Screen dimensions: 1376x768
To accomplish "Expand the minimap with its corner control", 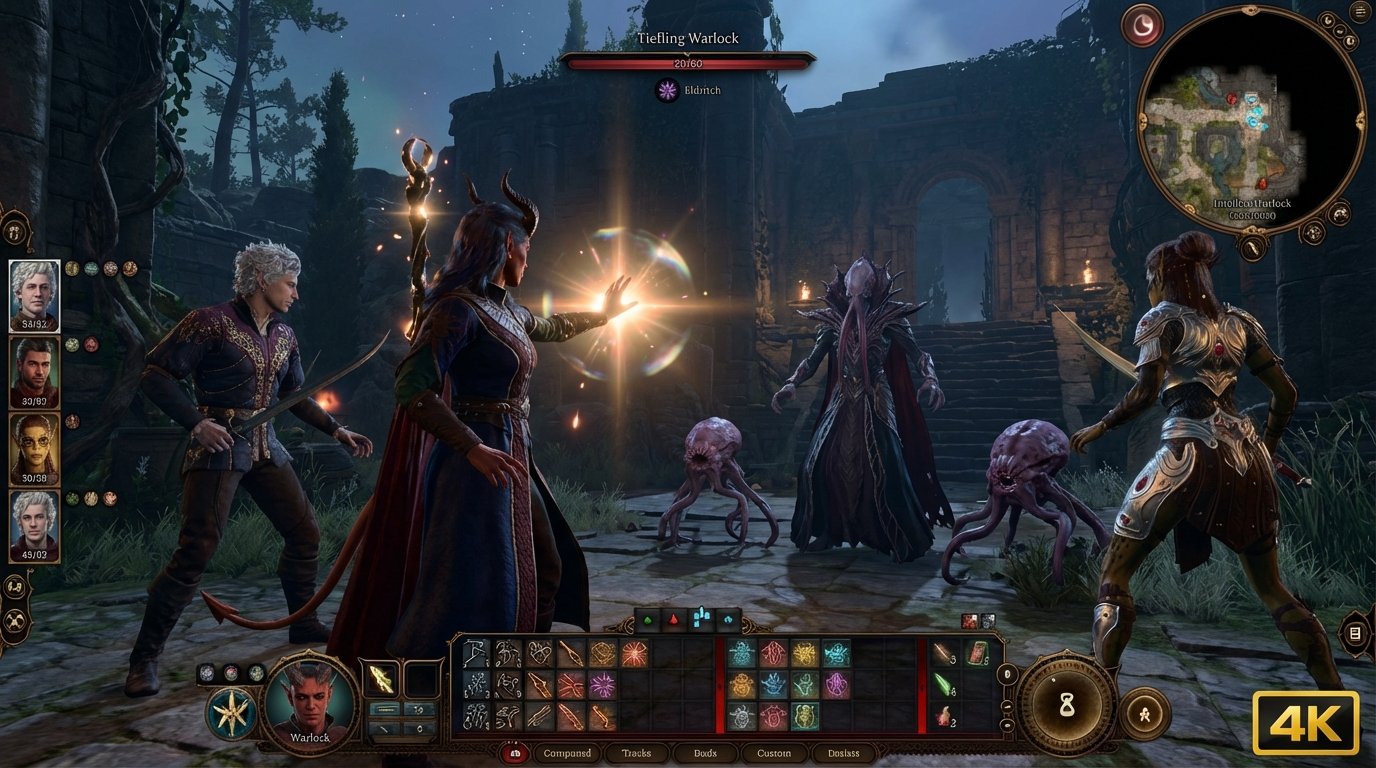I will click(x=1340, y=213).
